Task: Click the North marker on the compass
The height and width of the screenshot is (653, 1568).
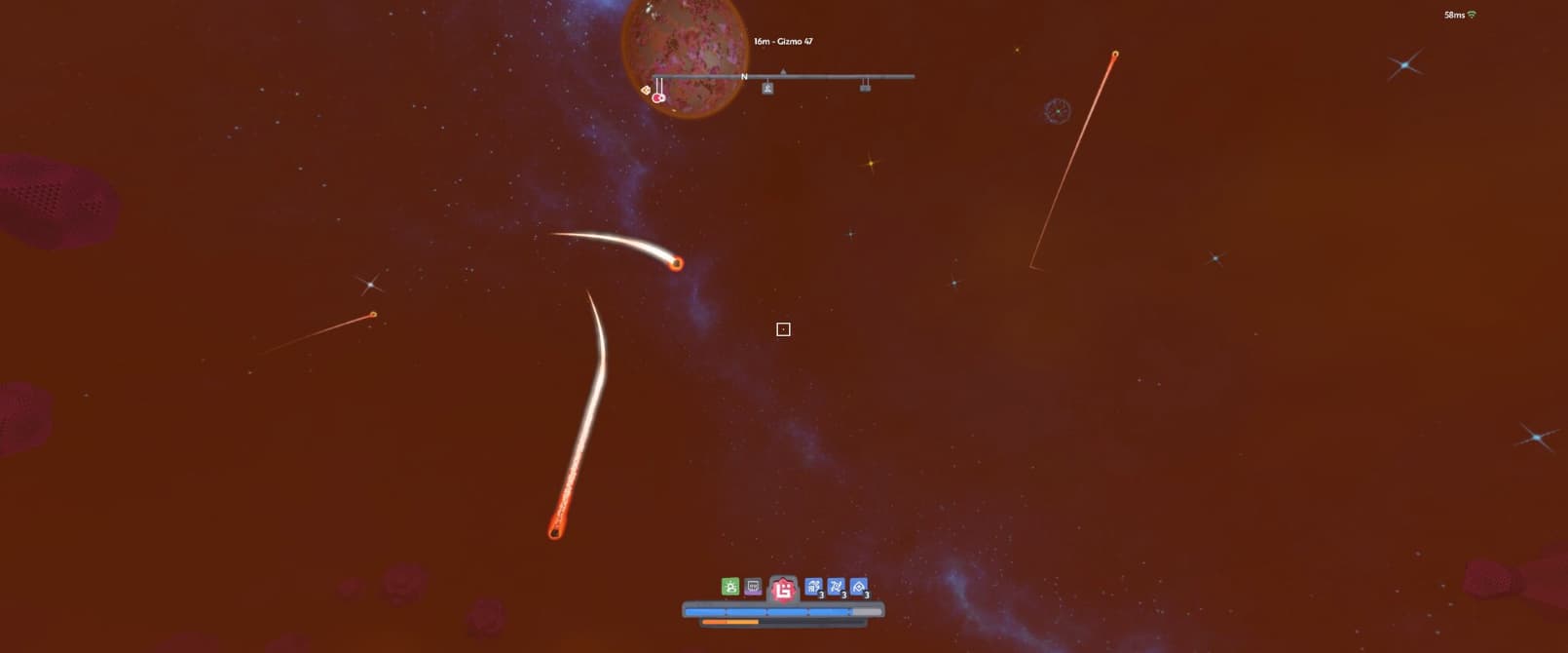Action: tap(744, 76)
